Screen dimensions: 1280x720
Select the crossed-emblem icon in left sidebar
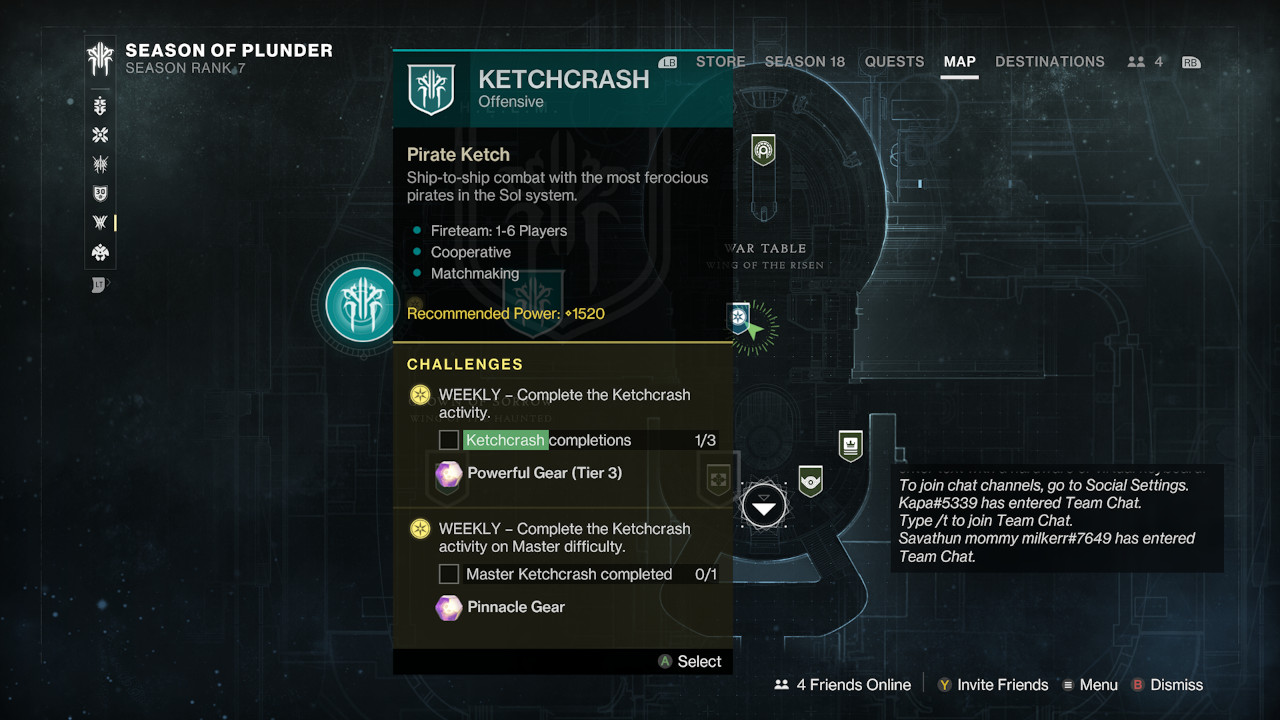pyautogui.click(x=100, y=136)
